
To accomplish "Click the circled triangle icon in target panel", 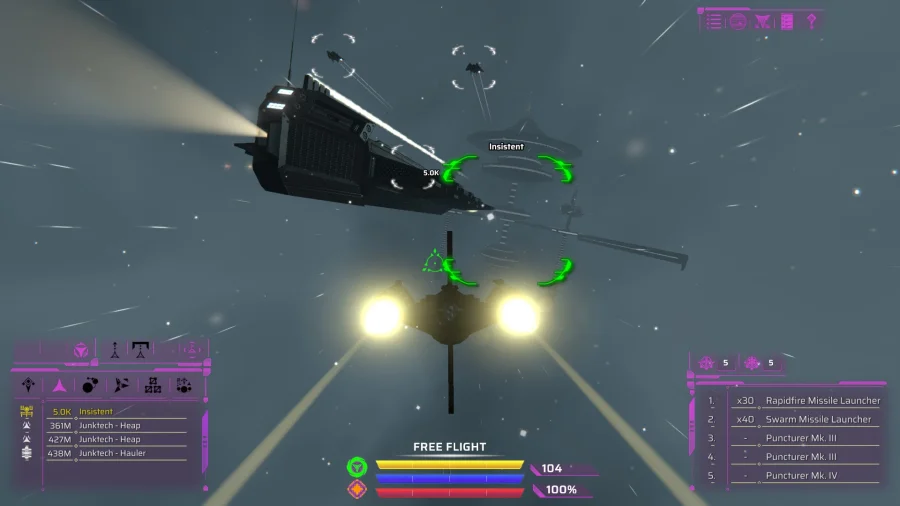I will tap(81, 351).
